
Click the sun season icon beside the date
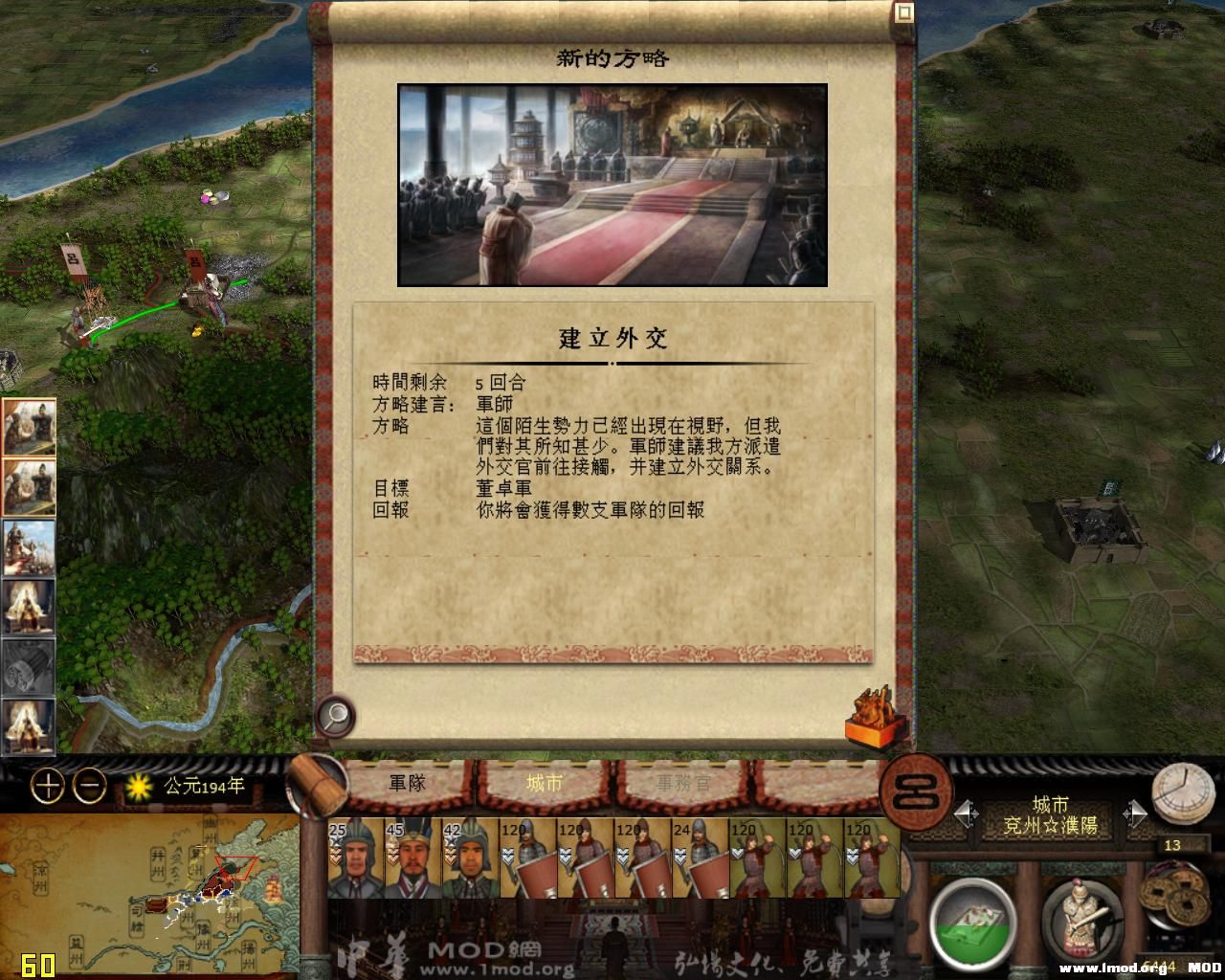[139, 787]
